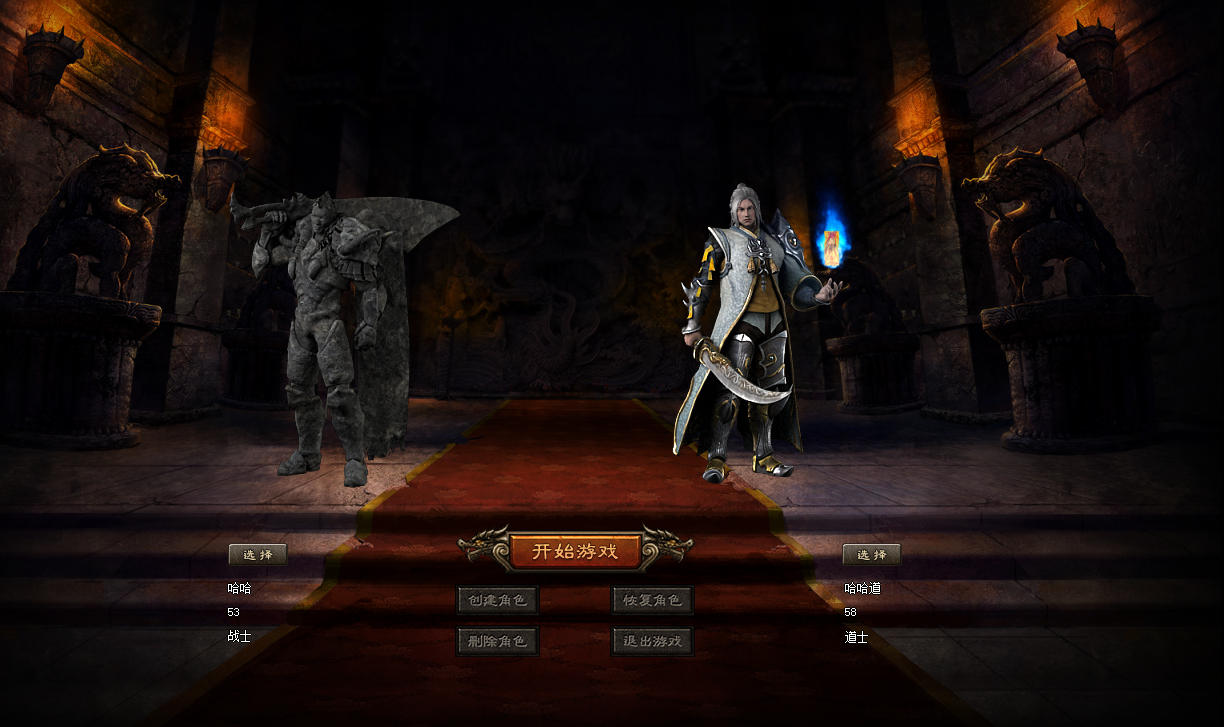
Task: Click 选择 button for Taoist 哈哈道
Action: pos(871,555)
